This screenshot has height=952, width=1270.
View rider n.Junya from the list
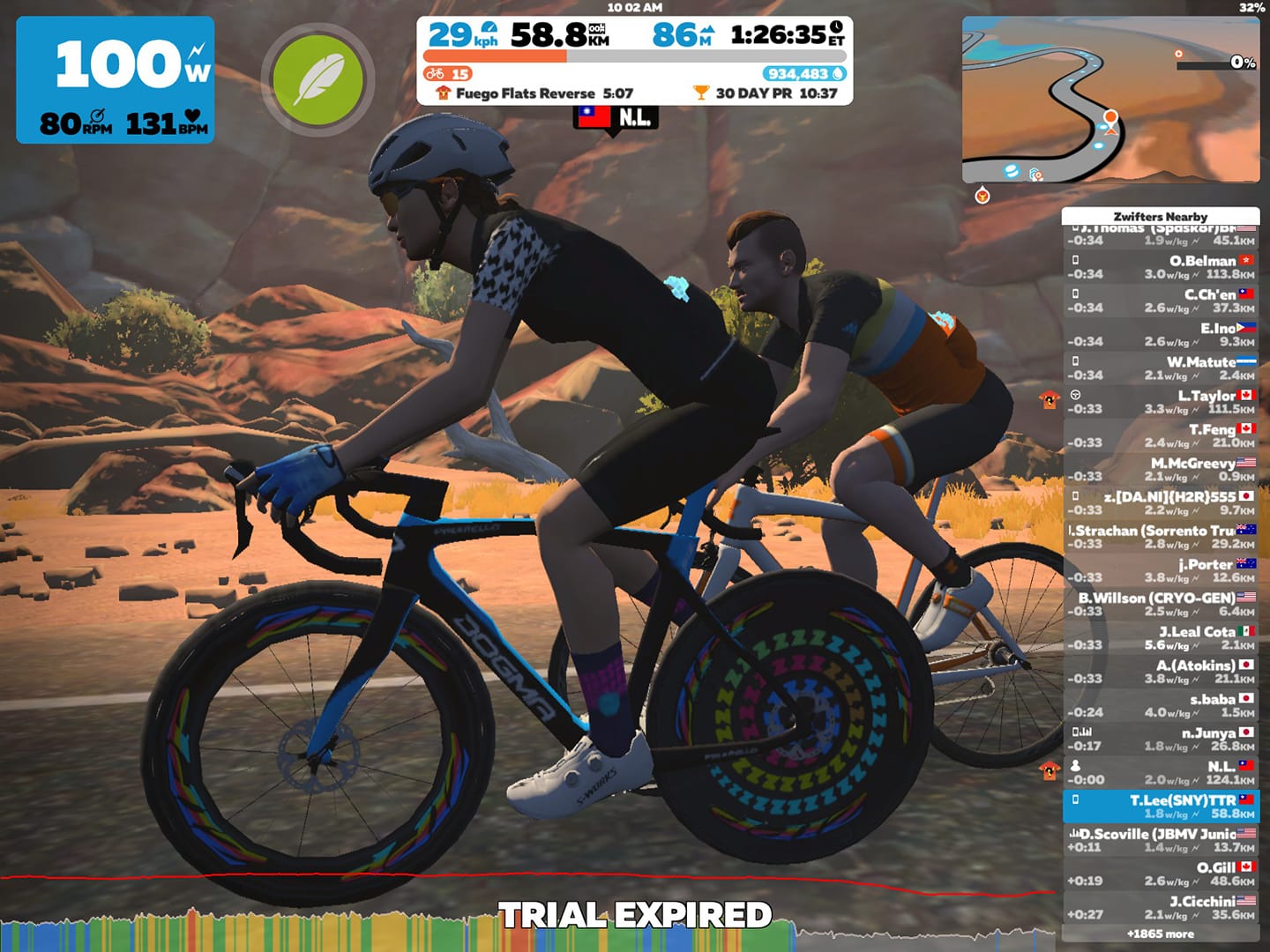(1161, 739)
